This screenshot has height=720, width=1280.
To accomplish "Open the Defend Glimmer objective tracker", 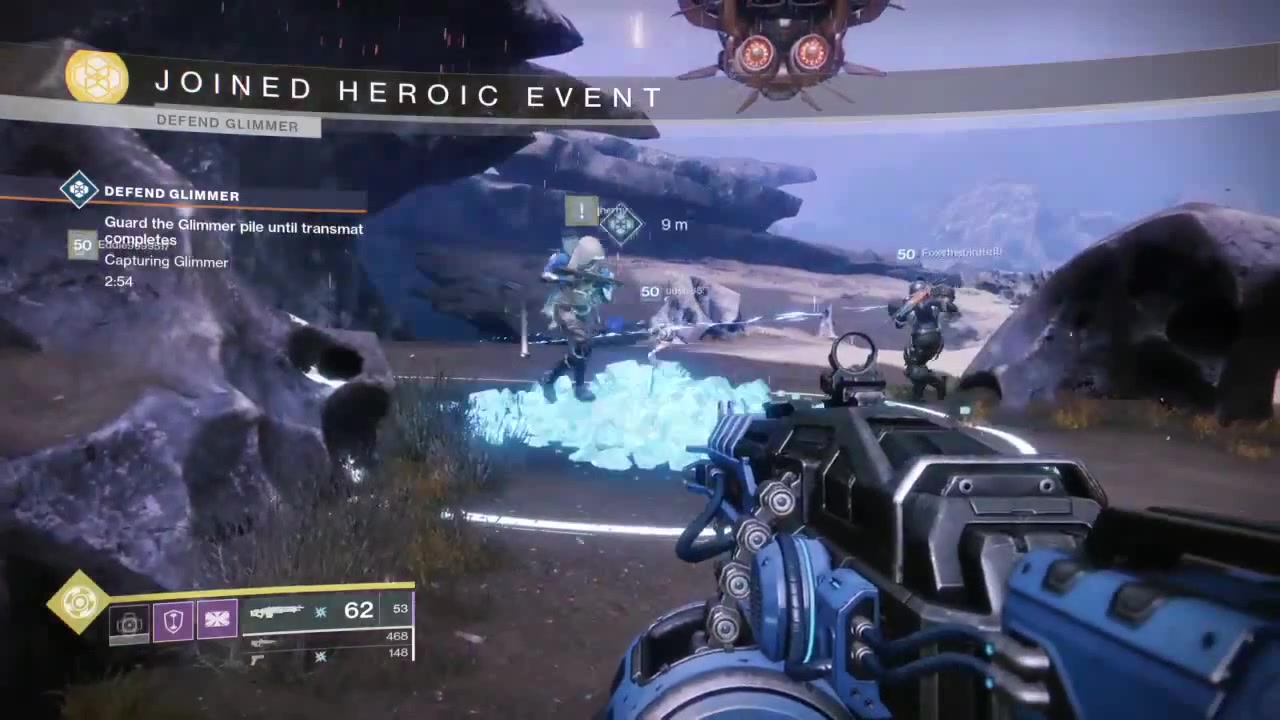I will tap(171, 194).
